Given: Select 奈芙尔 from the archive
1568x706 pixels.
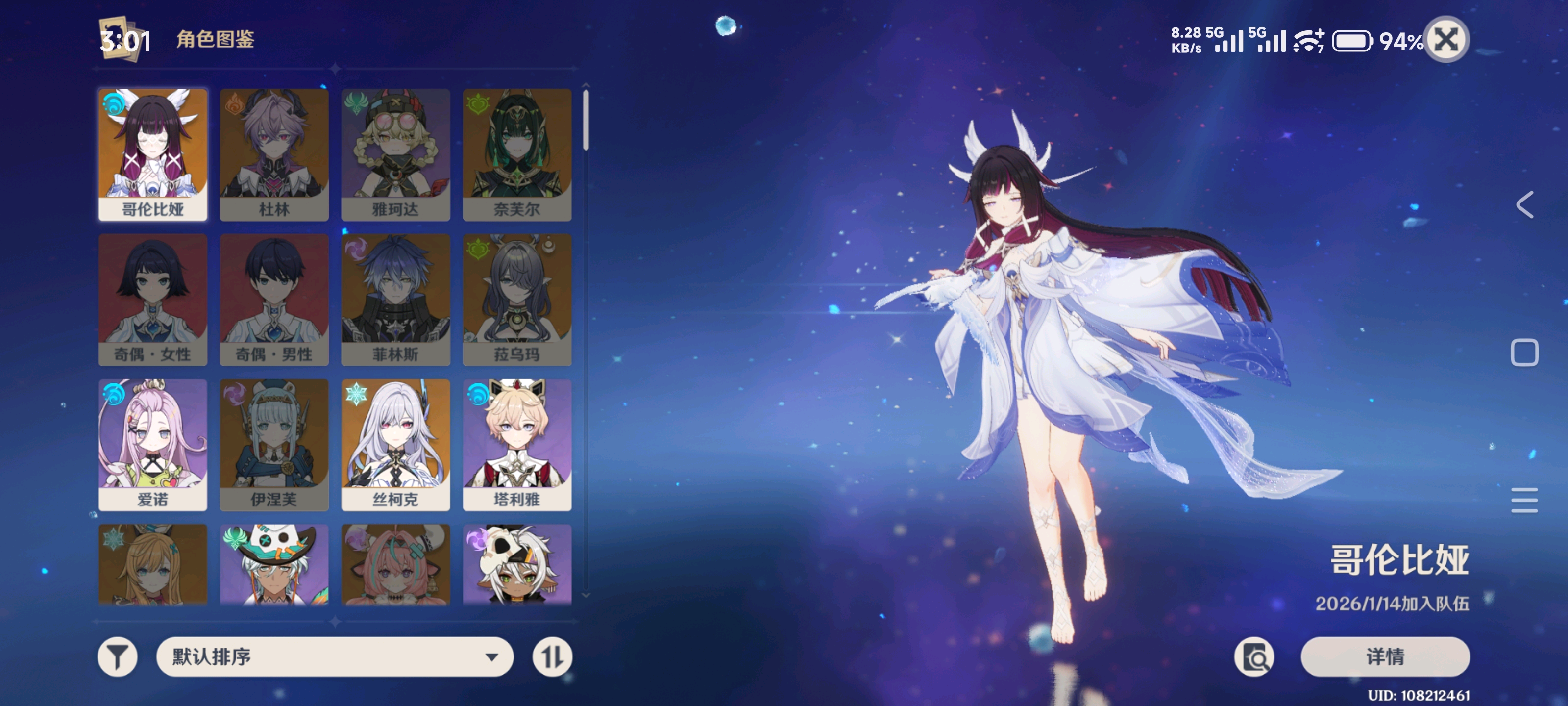Looking at the screenshot, I should [x=517, y=154].
